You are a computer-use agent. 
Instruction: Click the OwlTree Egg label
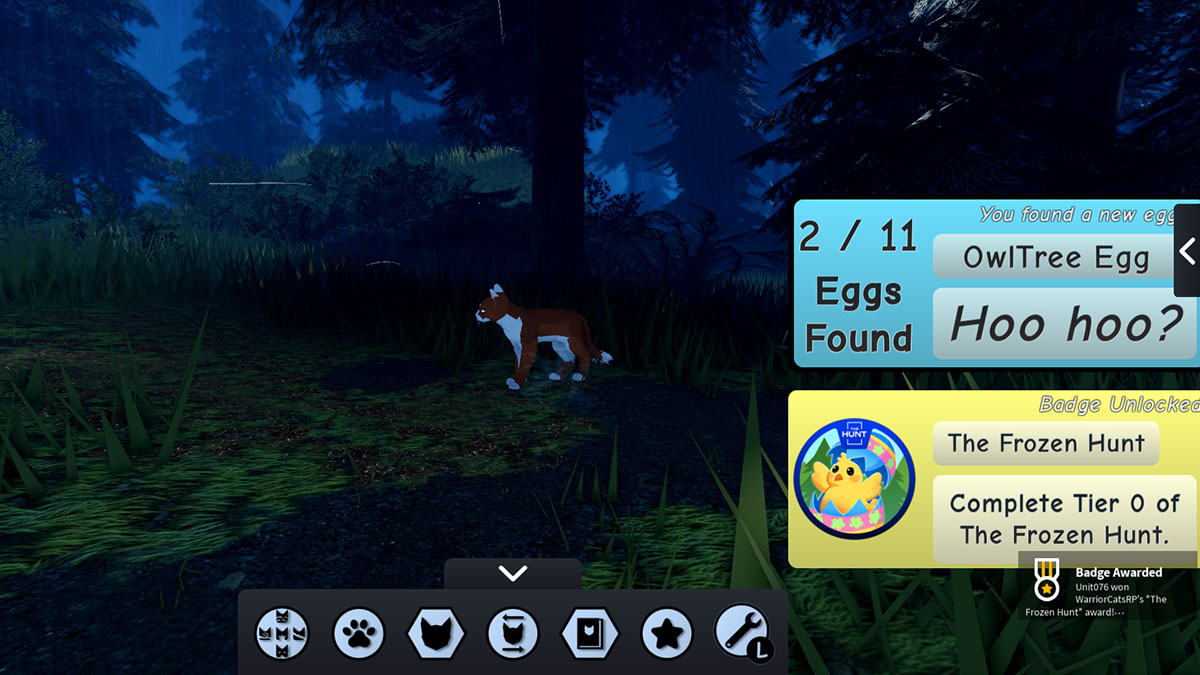point(1055,258)
